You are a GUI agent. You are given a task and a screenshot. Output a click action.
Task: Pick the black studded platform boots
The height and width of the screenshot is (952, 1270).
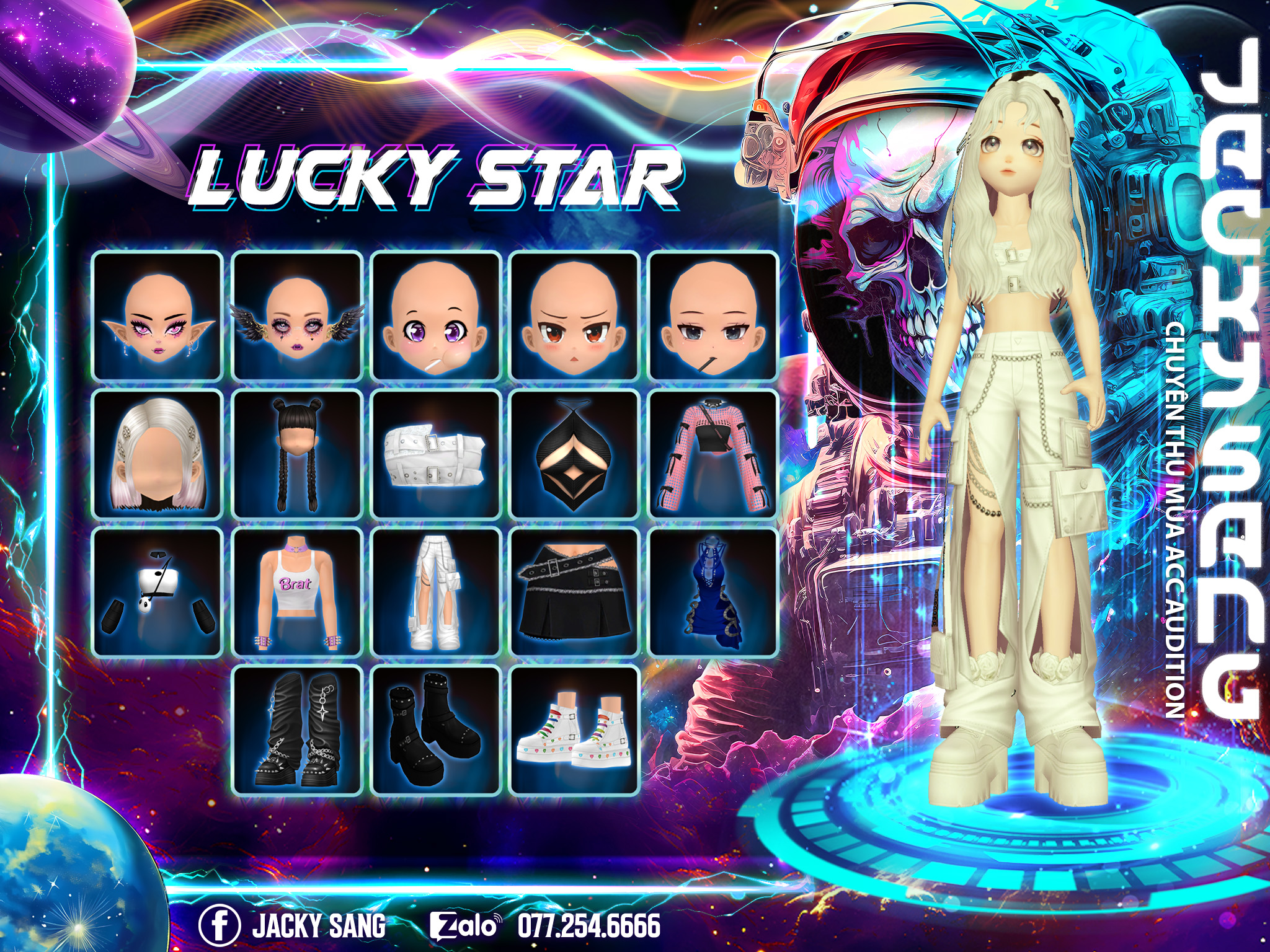click(436, 730)
